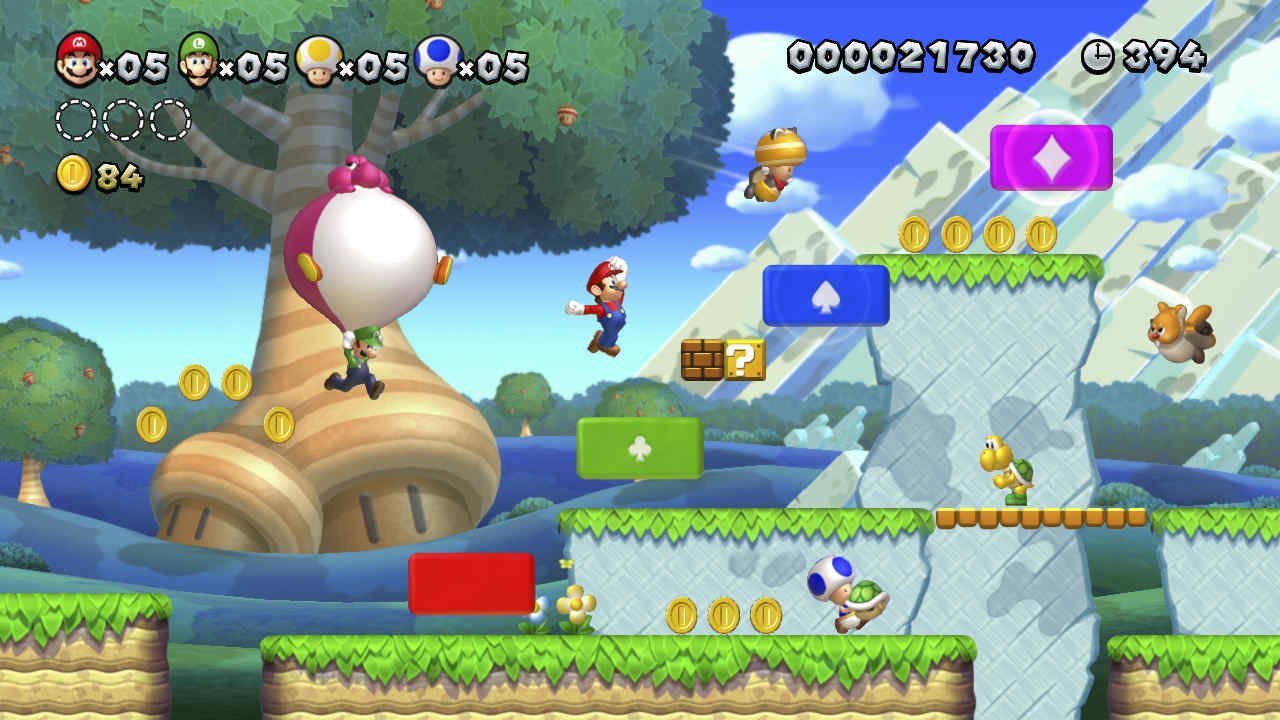Click the Yellow Toad head icon
Image resolution: width=1280 pixels, height=720 pixels.
(x=317, y=58)
